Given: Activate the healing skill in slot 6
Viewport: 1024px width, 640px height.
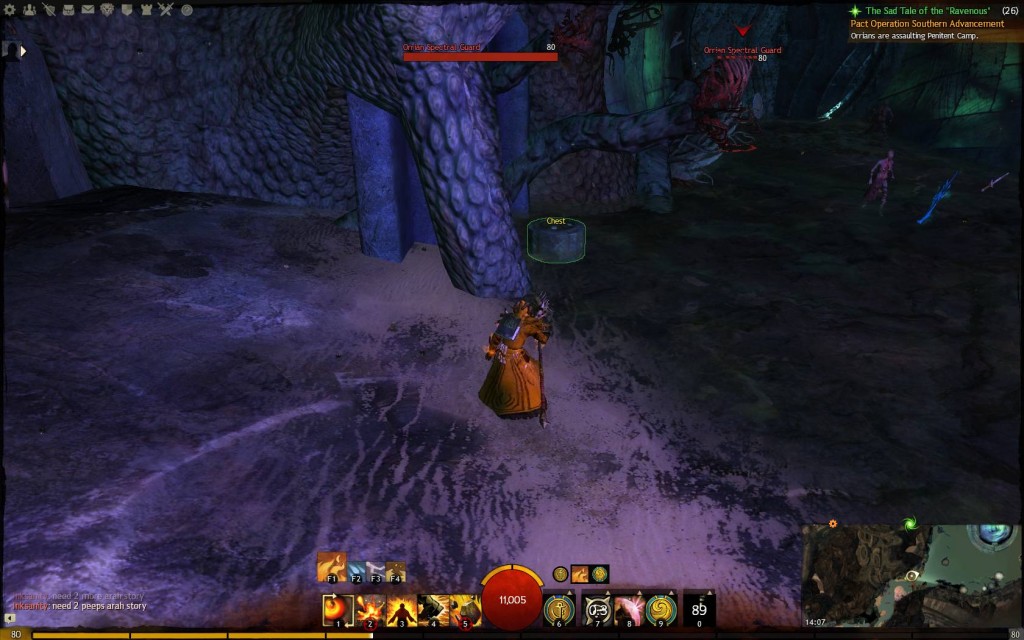Looking at the screenshot, I should click(x=558, y=608).
